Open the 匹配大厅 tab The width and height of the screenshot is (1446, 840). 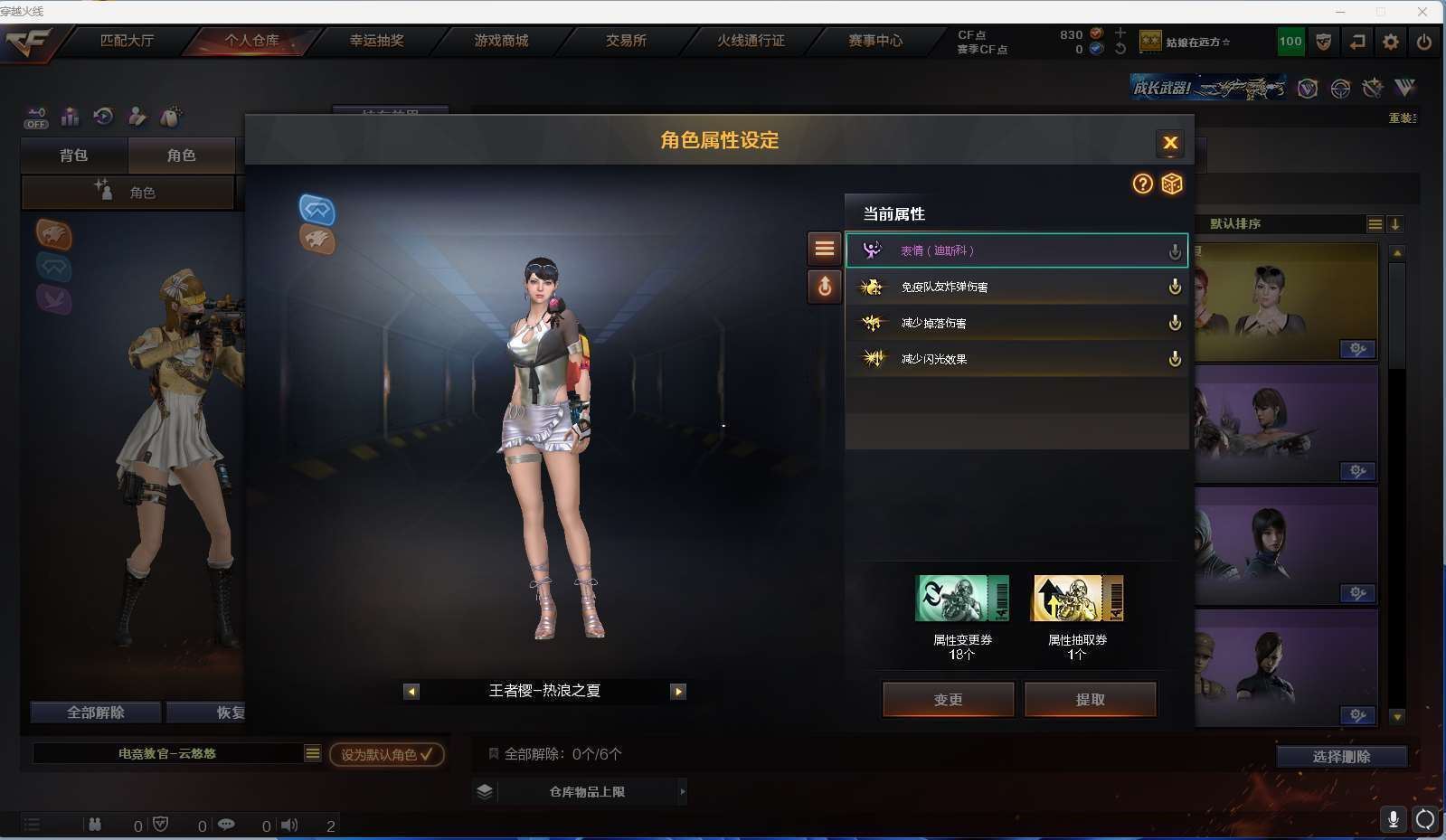tap(127, 41)
